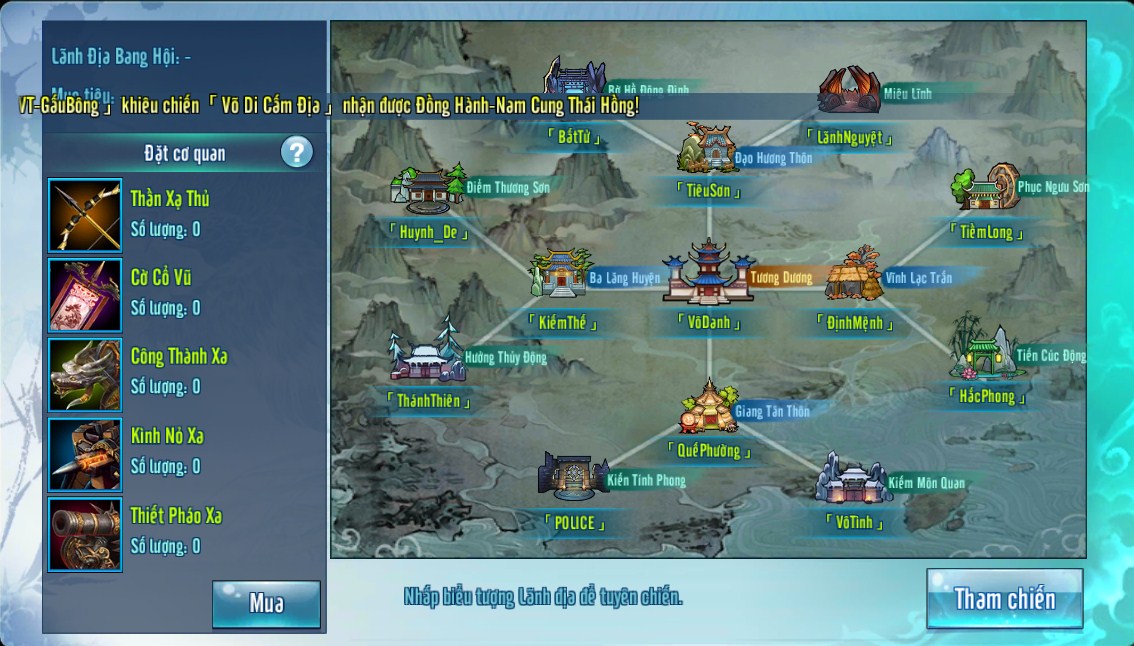Pick the Kinh Nỏ Xa crossbow icon
1134x646 pixels.
pyautogui.click(x=85, y=454)
